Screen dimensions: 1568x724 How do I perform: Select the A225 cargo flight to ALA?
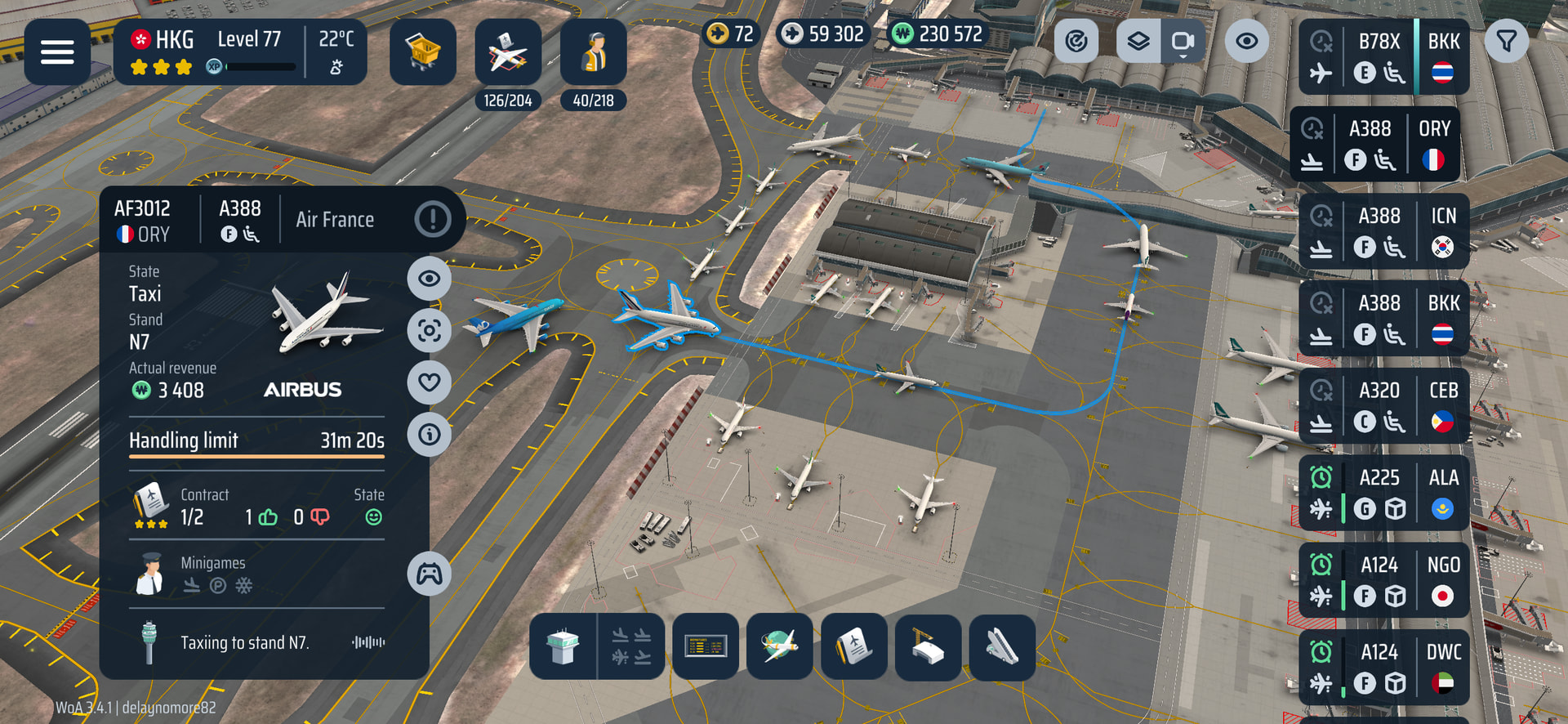point(1383,493)
